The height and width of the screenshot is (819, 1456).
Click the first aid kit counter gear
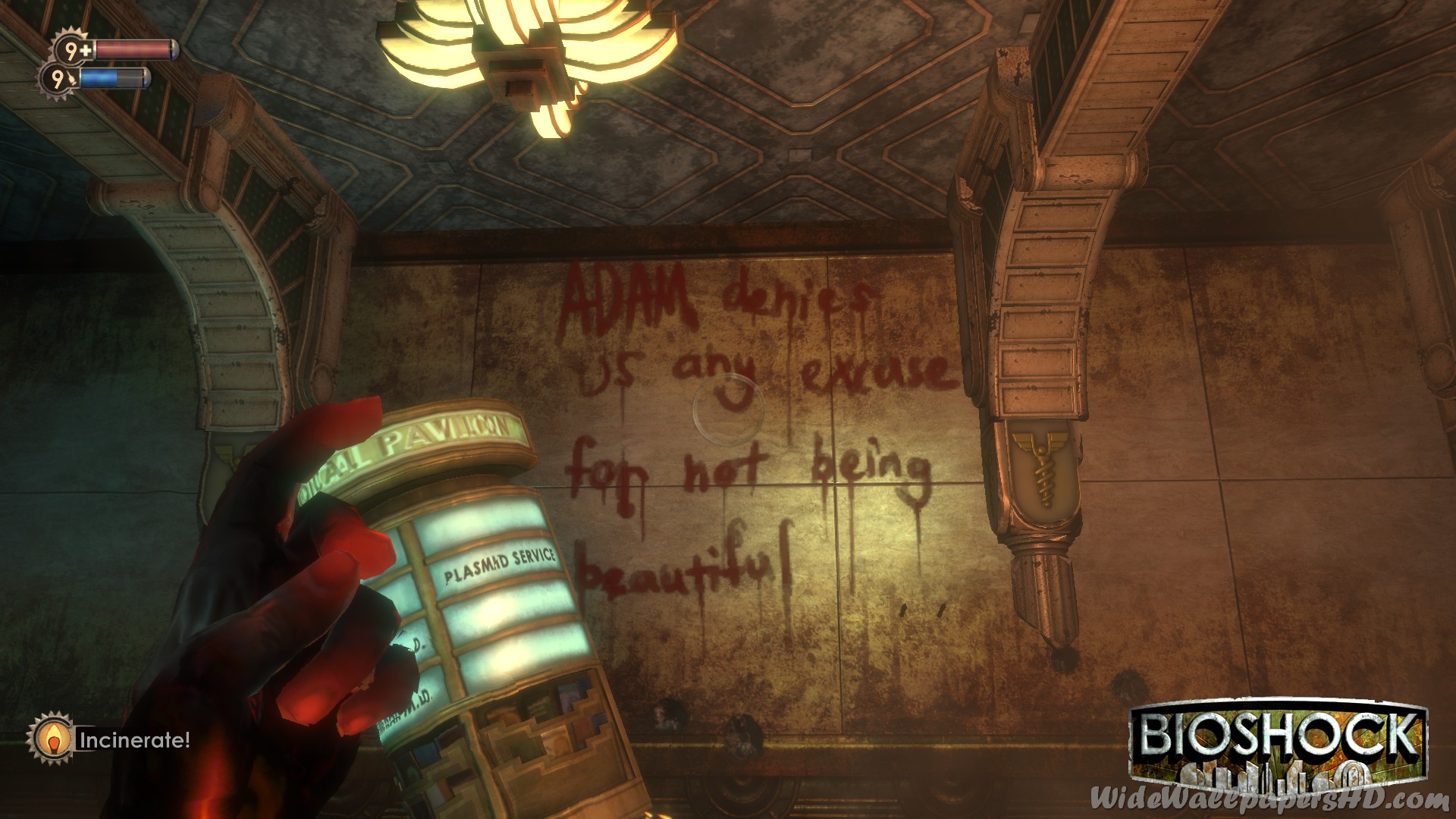coord(74,51)
